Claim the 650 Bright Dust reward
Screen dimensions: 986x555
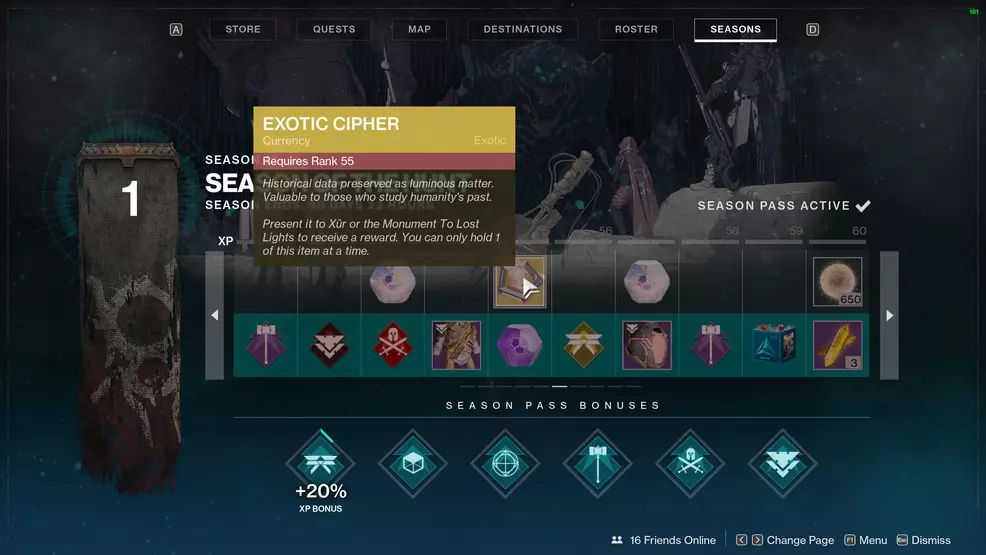[837, 282]
